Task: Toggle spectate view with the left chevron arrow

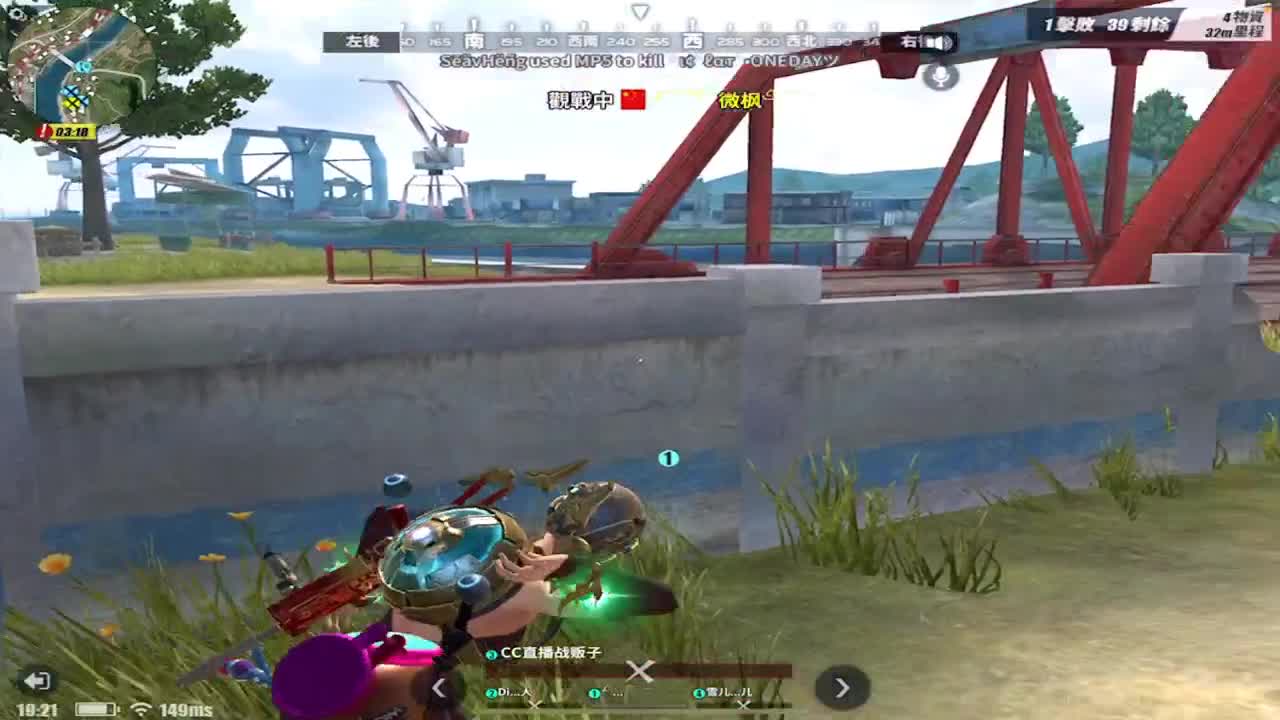Action: [438, 687]
